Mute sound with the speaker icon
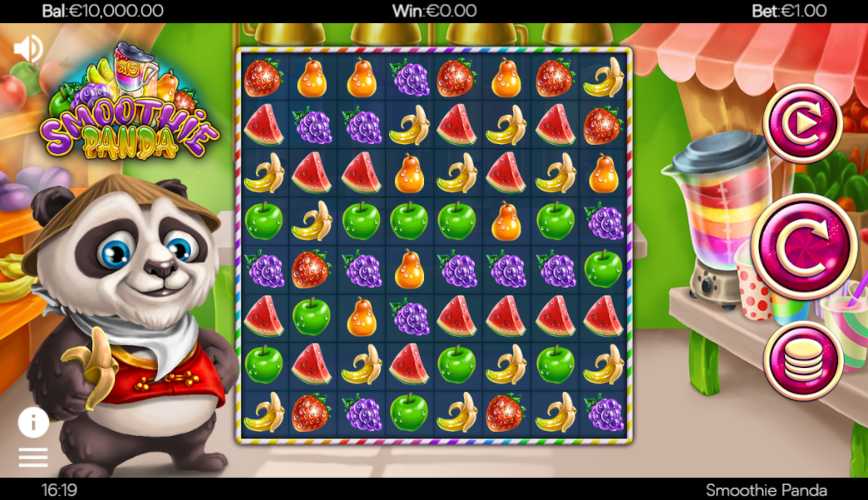This screenshot has width=868, height=500. pos(28,48)
